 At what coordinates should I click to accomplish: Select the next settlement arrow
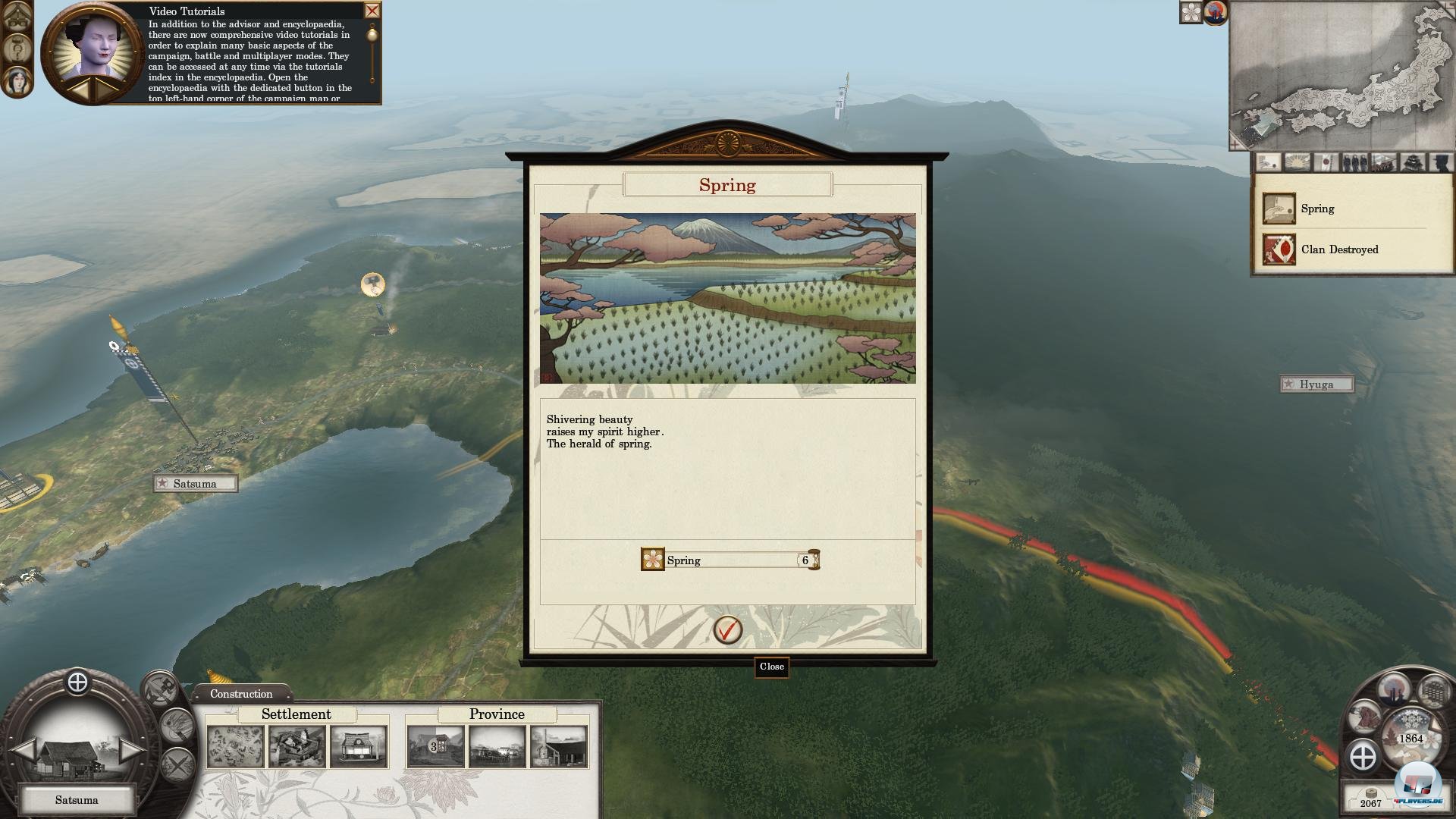(130, 750)
